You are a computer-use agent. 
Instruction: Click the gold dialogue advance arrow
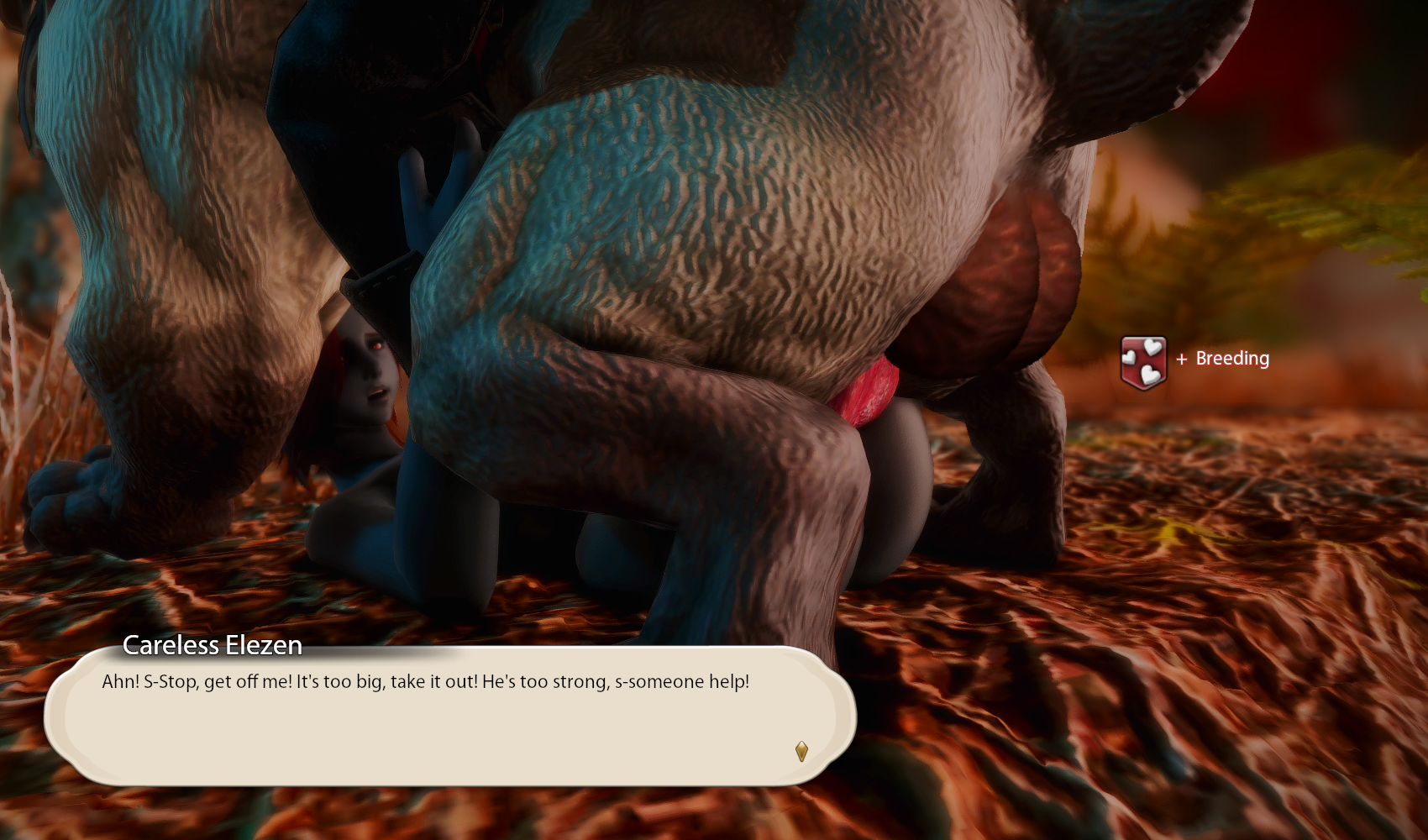[x=801, y=751]
